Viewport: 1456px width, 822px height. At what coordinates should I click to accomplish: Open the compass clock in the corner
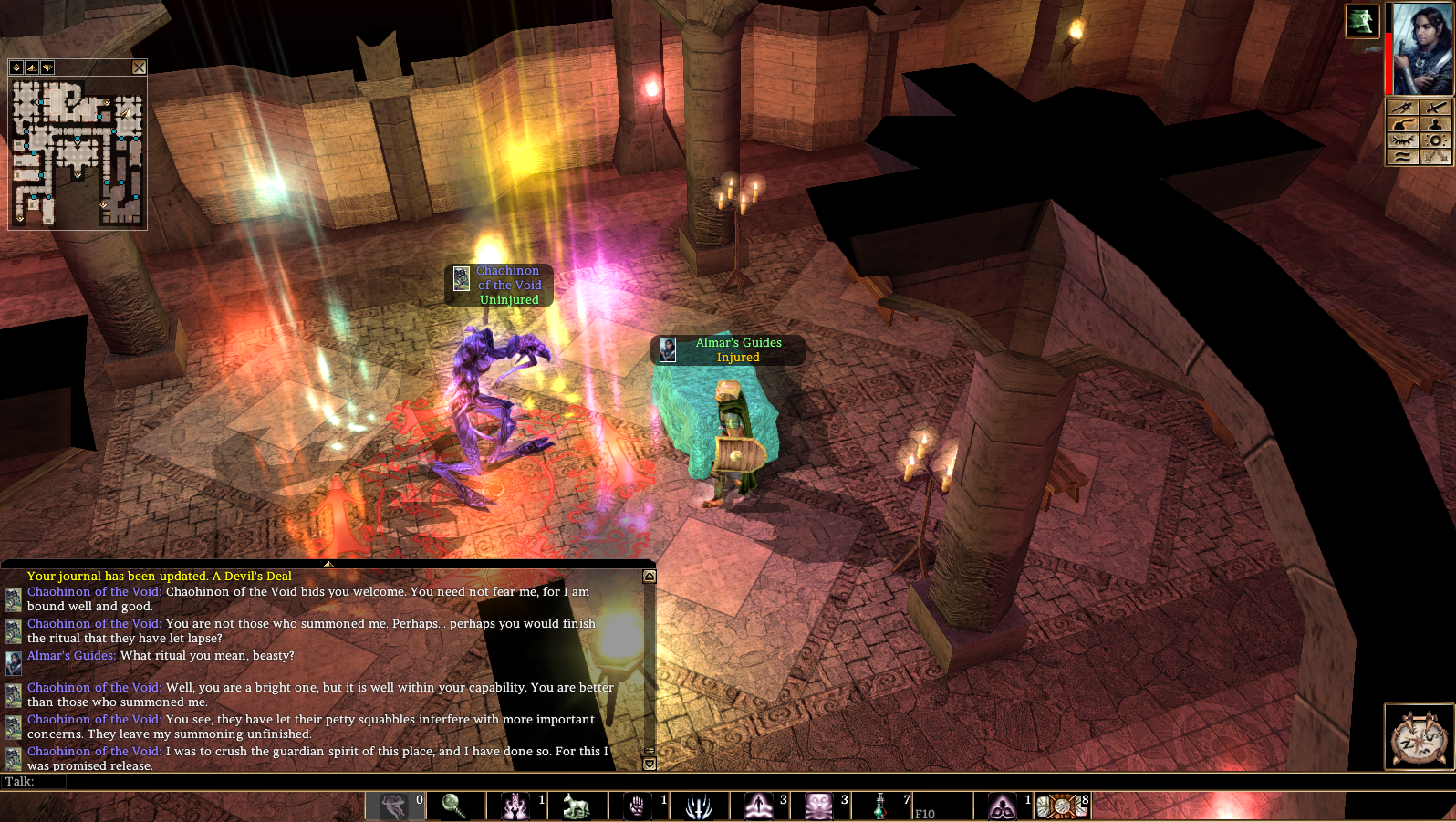click(x=1419, y=737)
